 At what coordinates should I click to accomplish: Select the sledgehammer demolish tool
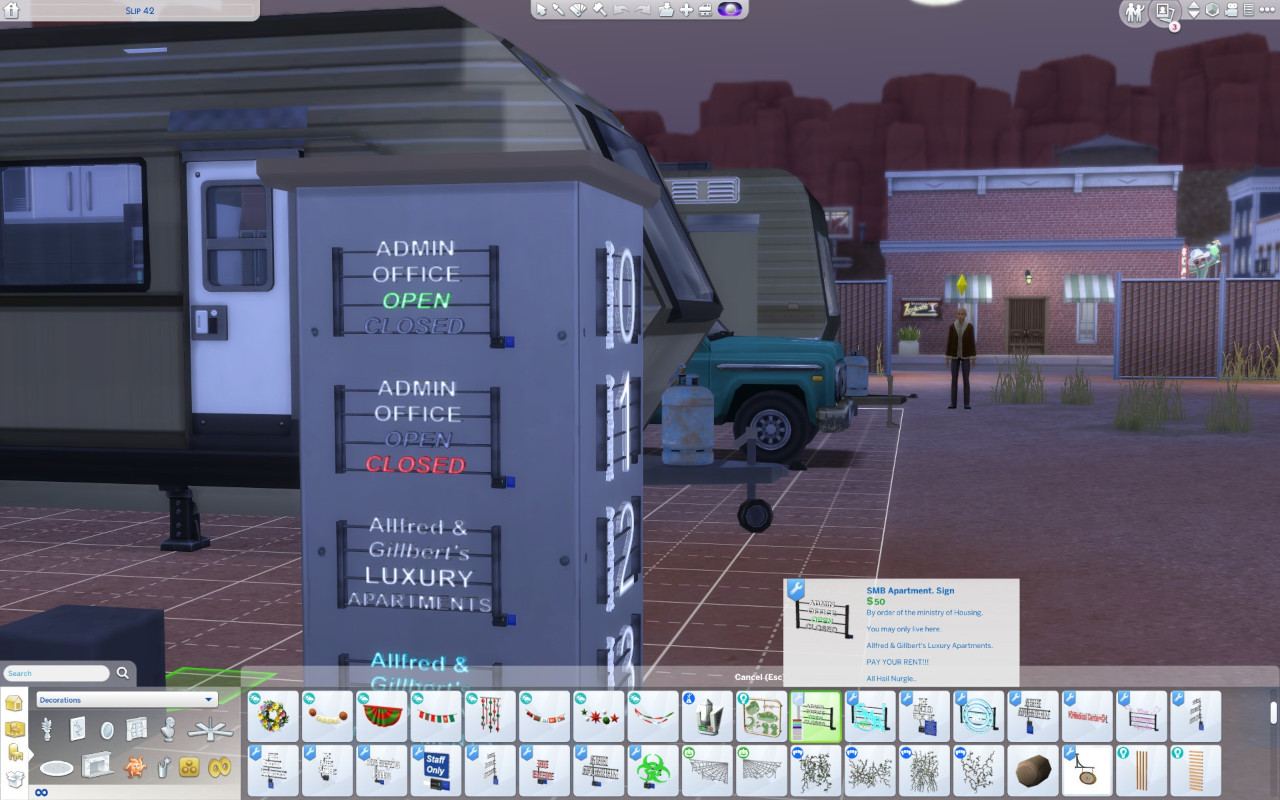pos(600,10)
